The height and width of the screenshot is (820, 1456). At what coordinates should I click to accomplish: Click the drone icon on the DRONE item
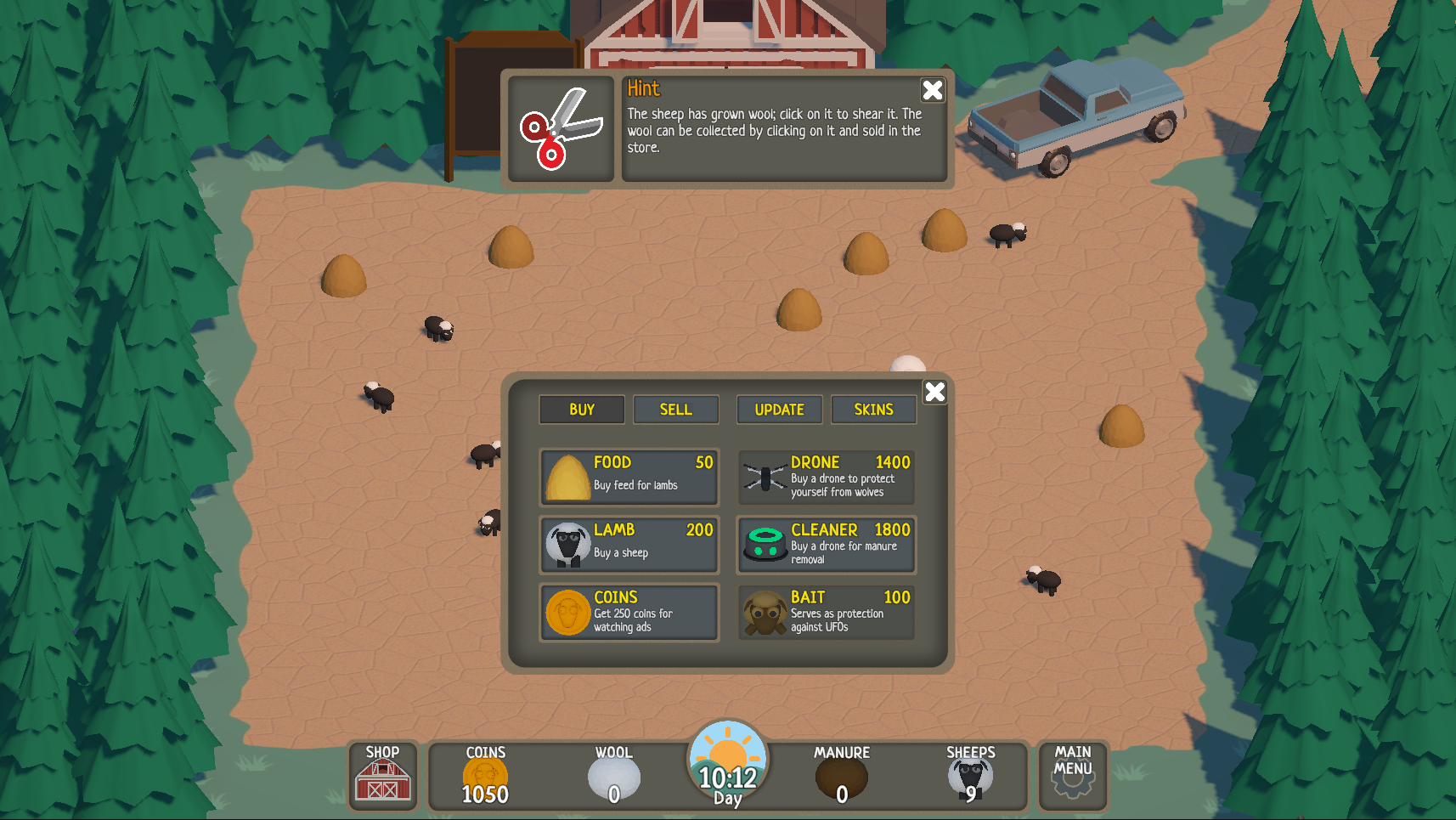765,478
